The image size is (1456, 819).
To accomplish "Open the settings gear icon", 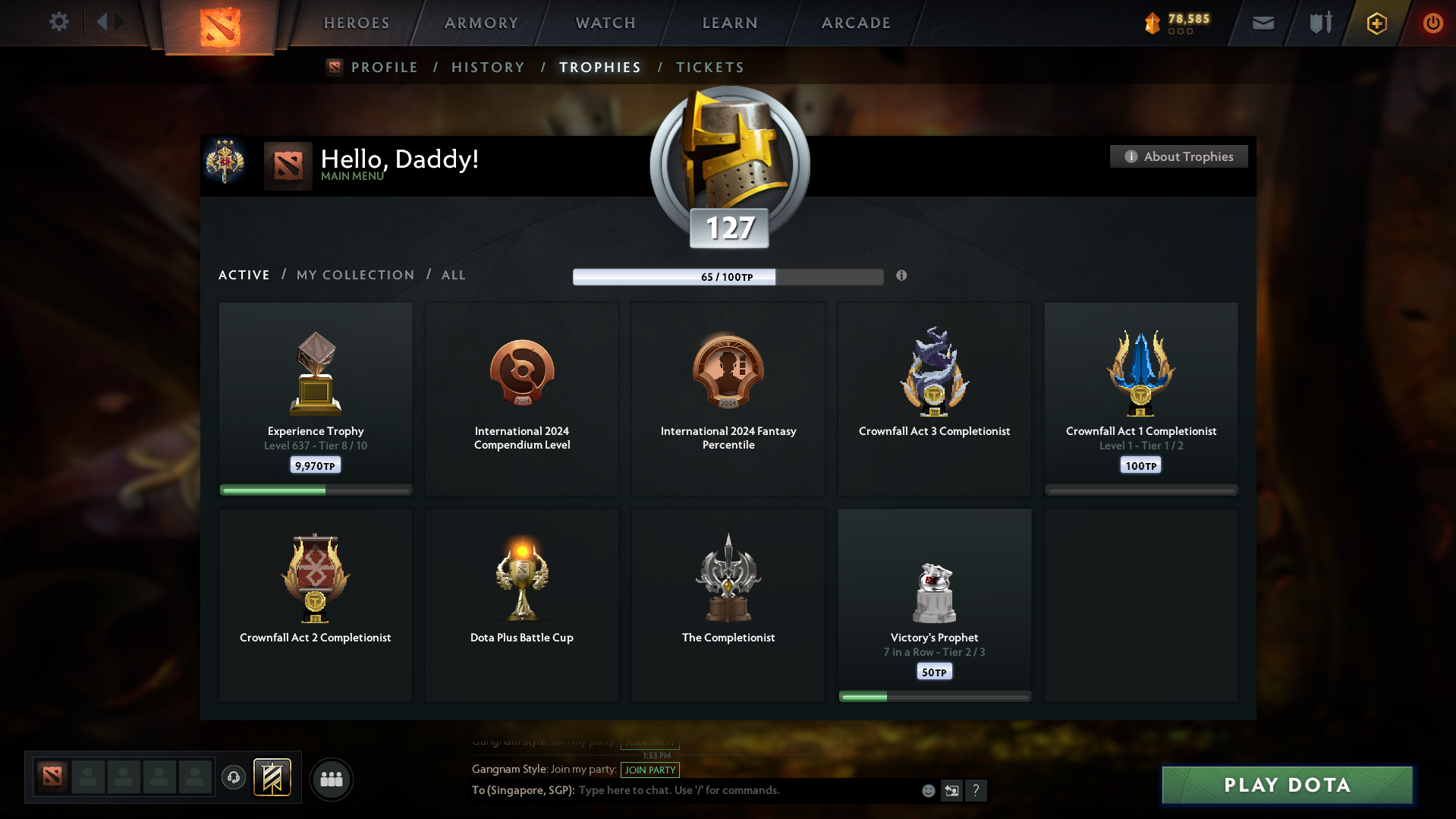I will (x=59, y=22).
